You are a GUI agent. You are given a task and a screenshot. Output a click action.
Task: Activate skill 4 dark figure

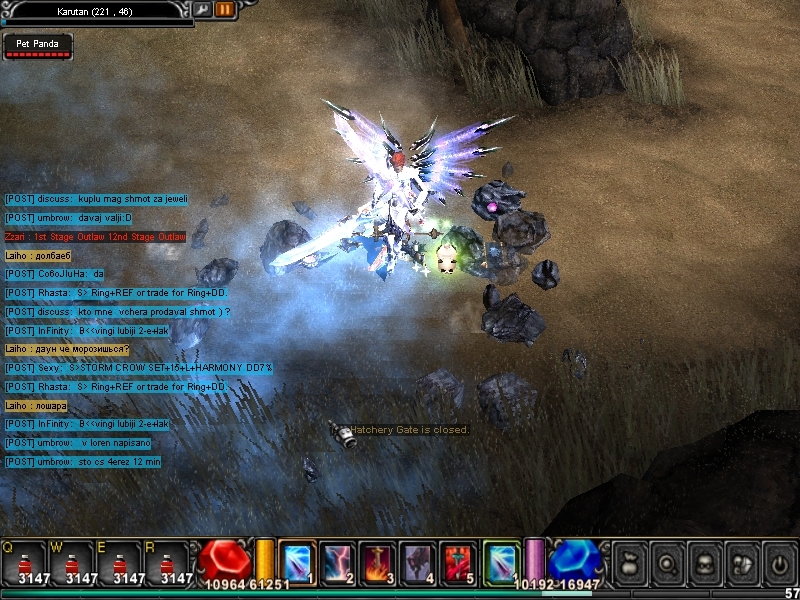pos(417,561)
